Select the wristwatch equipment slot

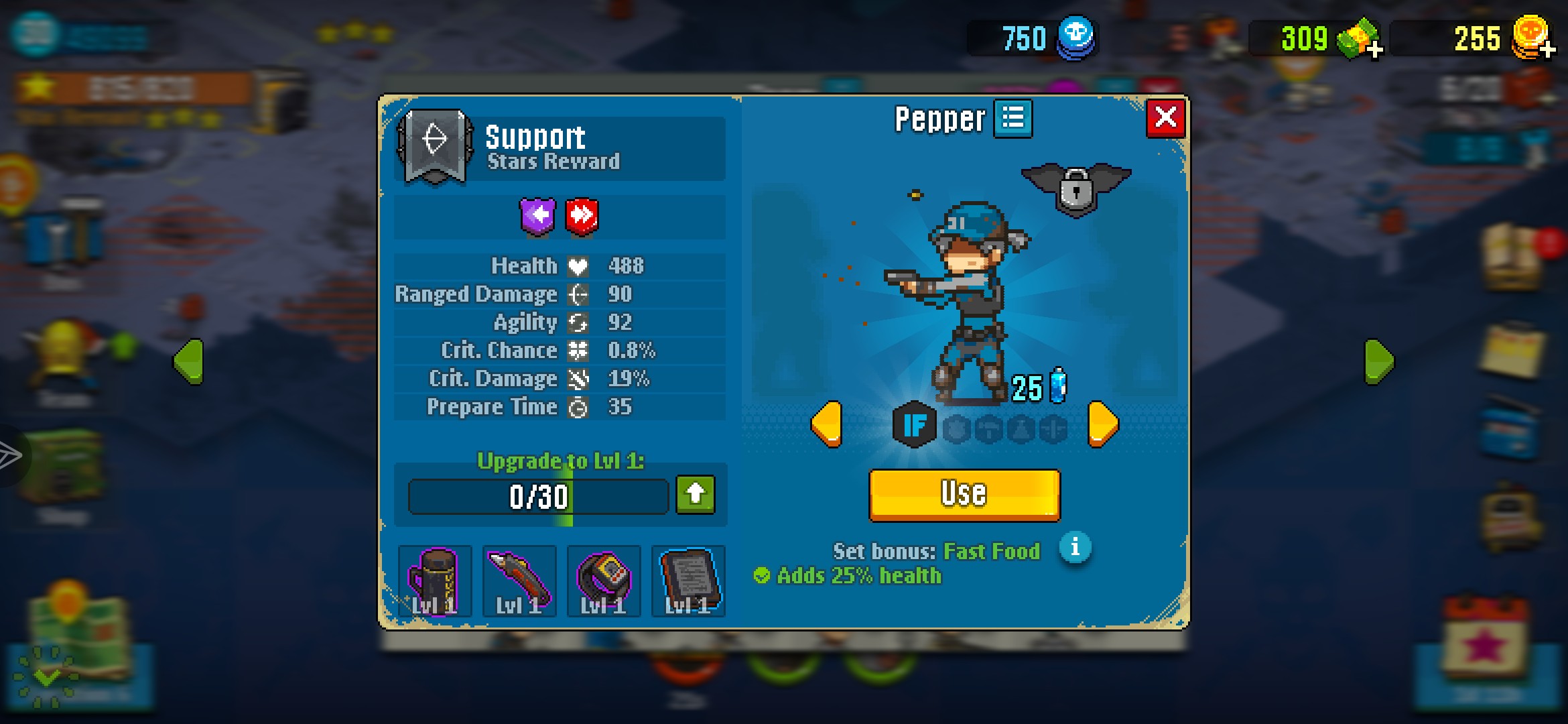604,581
